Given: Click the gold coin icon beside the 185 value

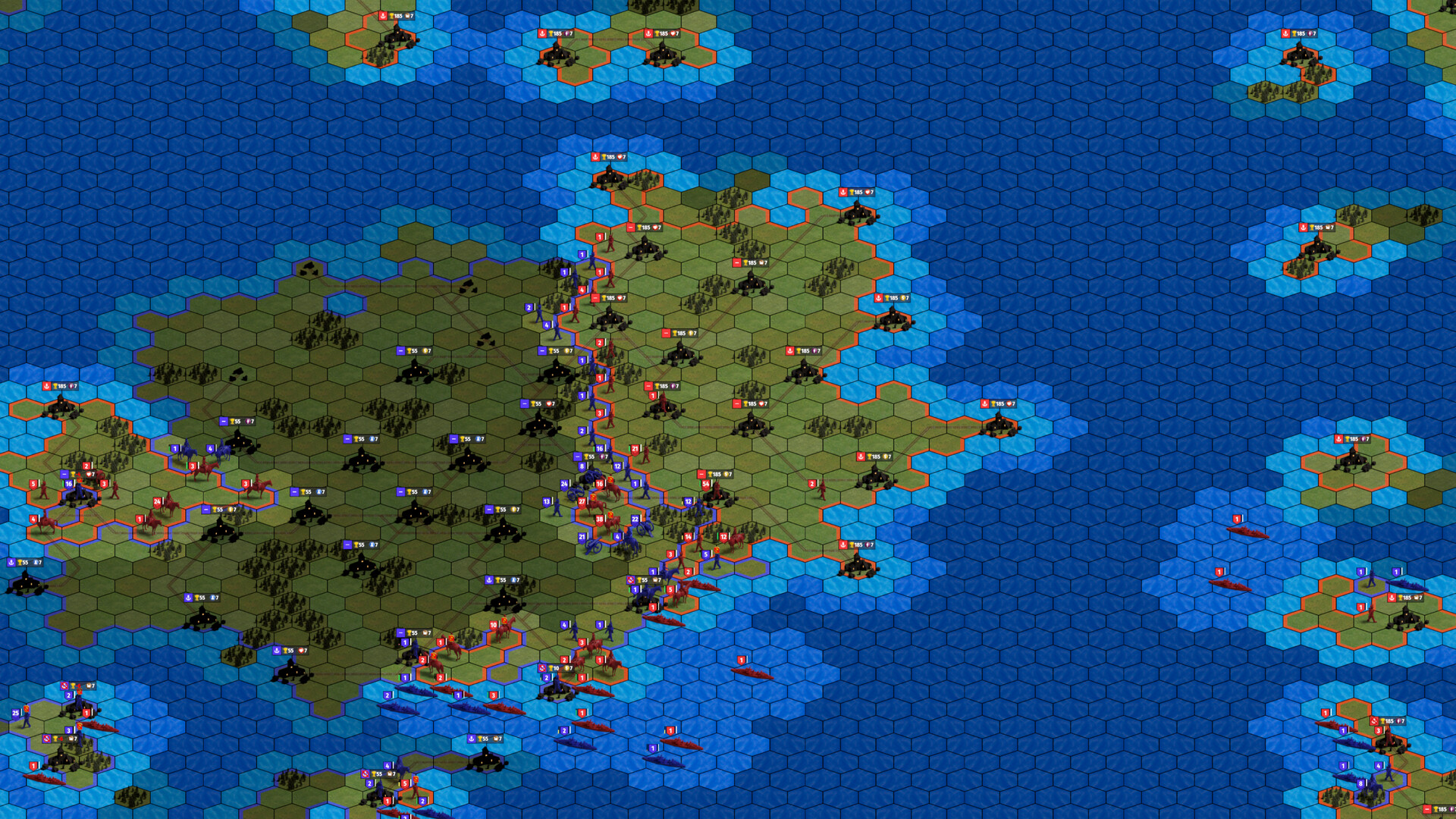Looking at the screenshot, I should tap(903, 298).
